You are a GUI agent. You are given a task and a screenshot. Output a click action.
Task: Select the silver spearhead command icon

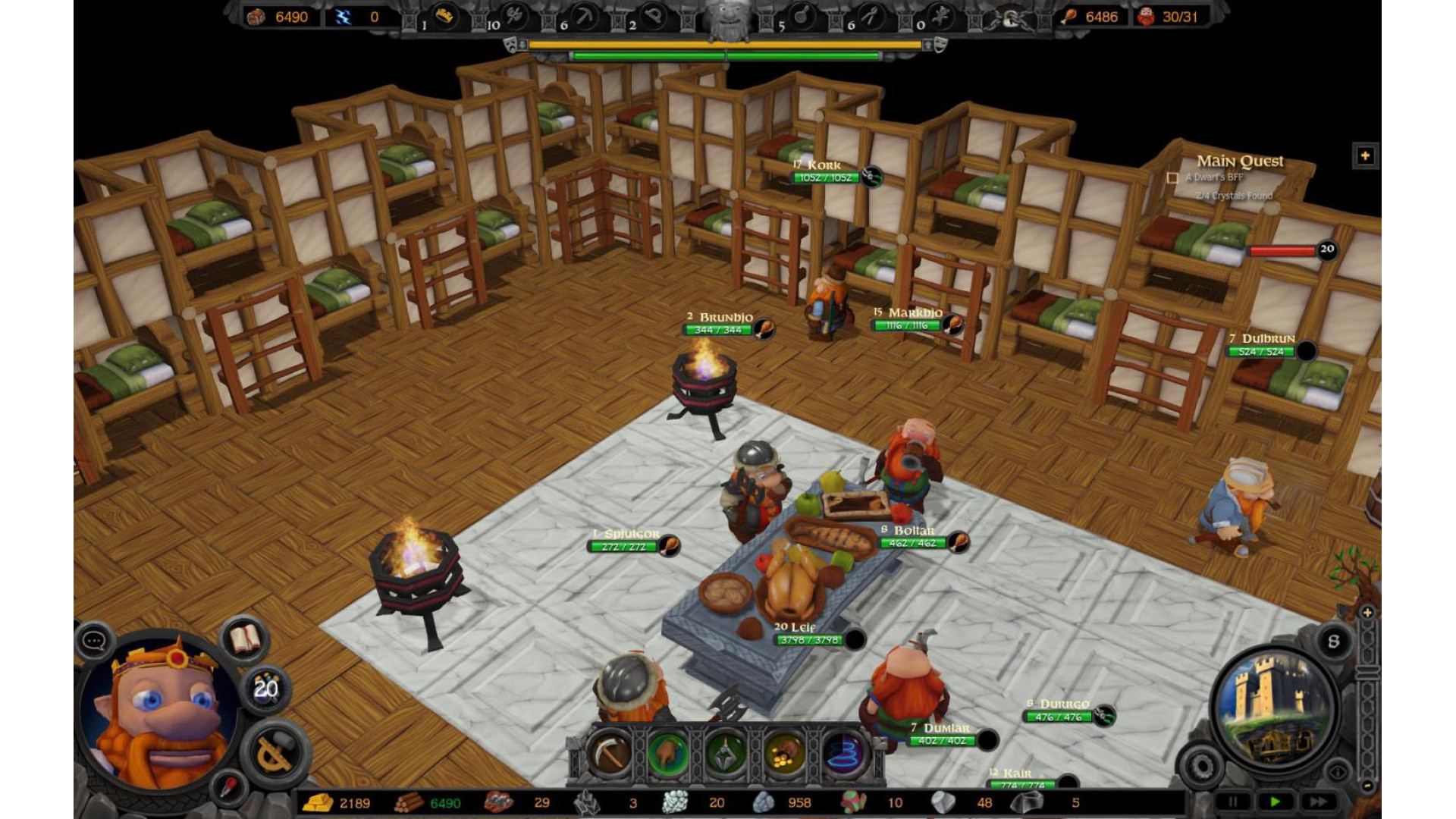[x=726, y=753]
